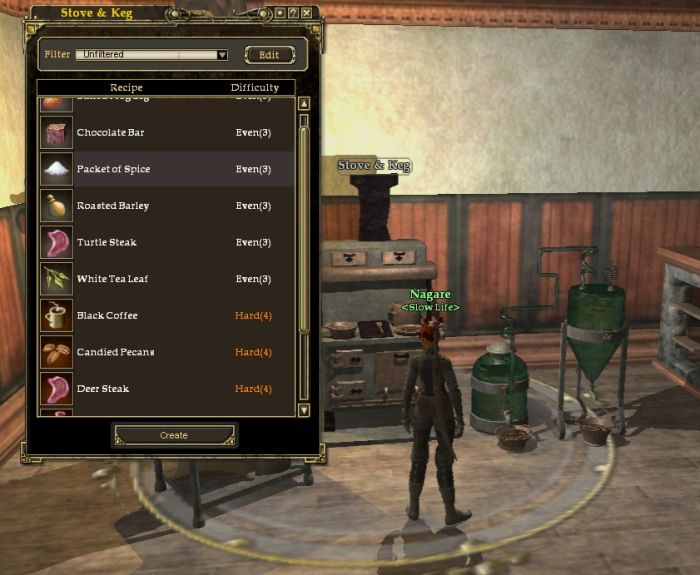The width and height of the screenshot is (700, 575).
Task: Open help for the Stove & Keg window
Action: point(294,13)
